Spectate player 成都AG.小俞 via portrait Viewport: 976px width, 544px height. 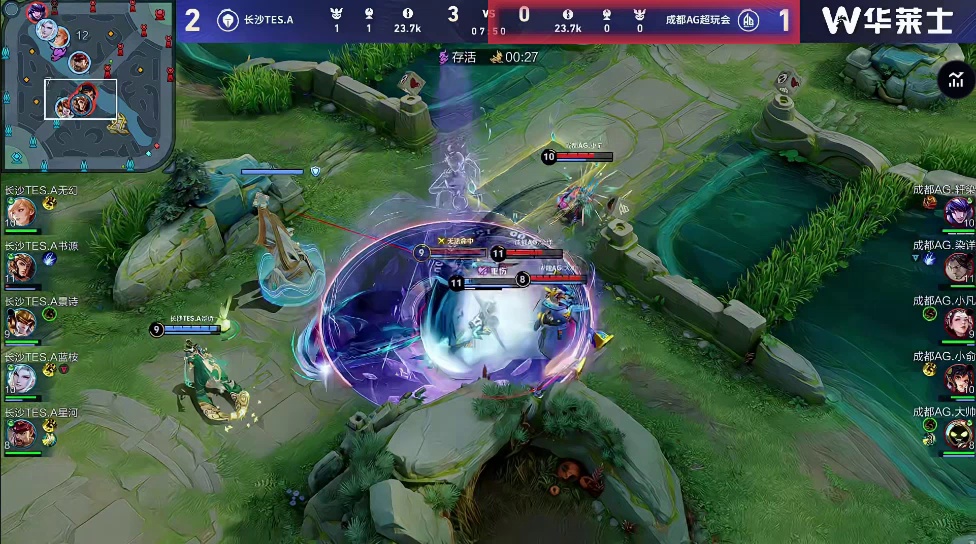(958, 377)
